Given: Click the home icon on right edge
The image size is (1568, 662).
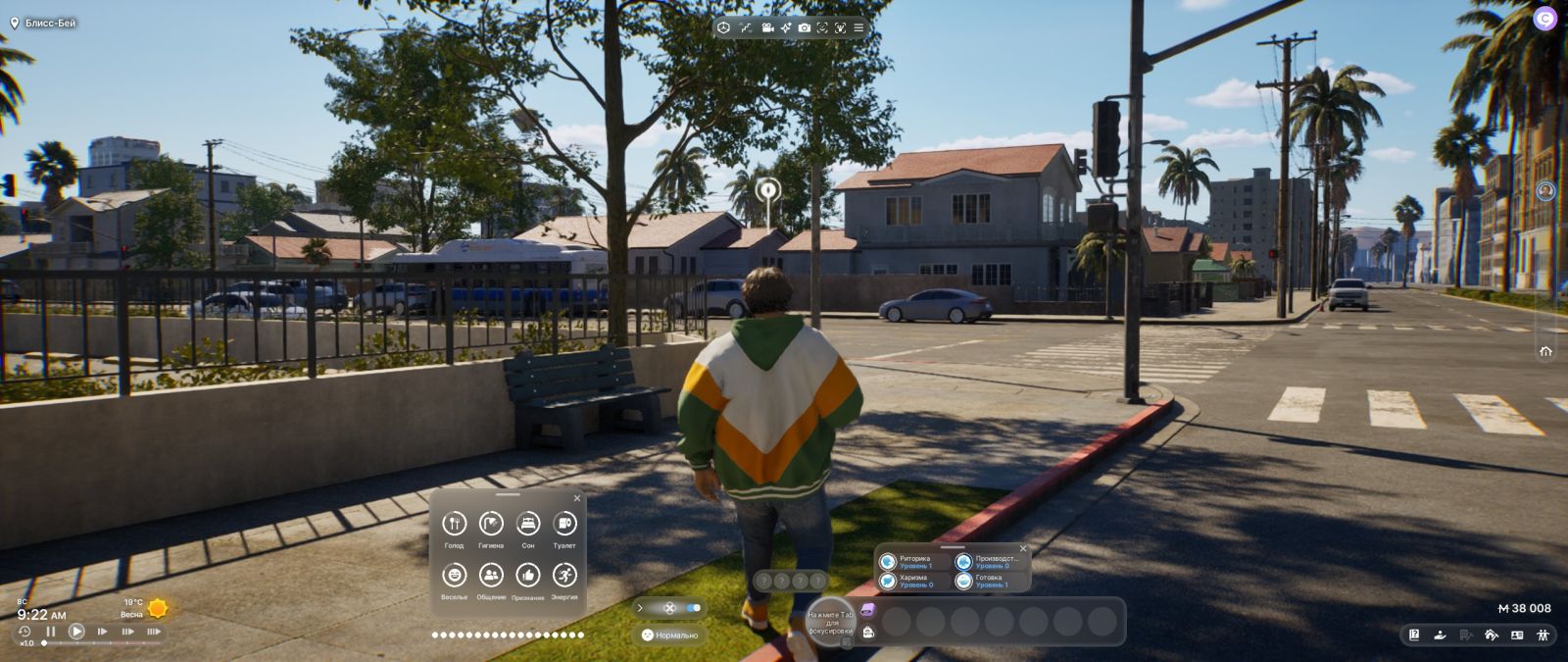Looking at the screenshot, I should (x=1545, y=351).
